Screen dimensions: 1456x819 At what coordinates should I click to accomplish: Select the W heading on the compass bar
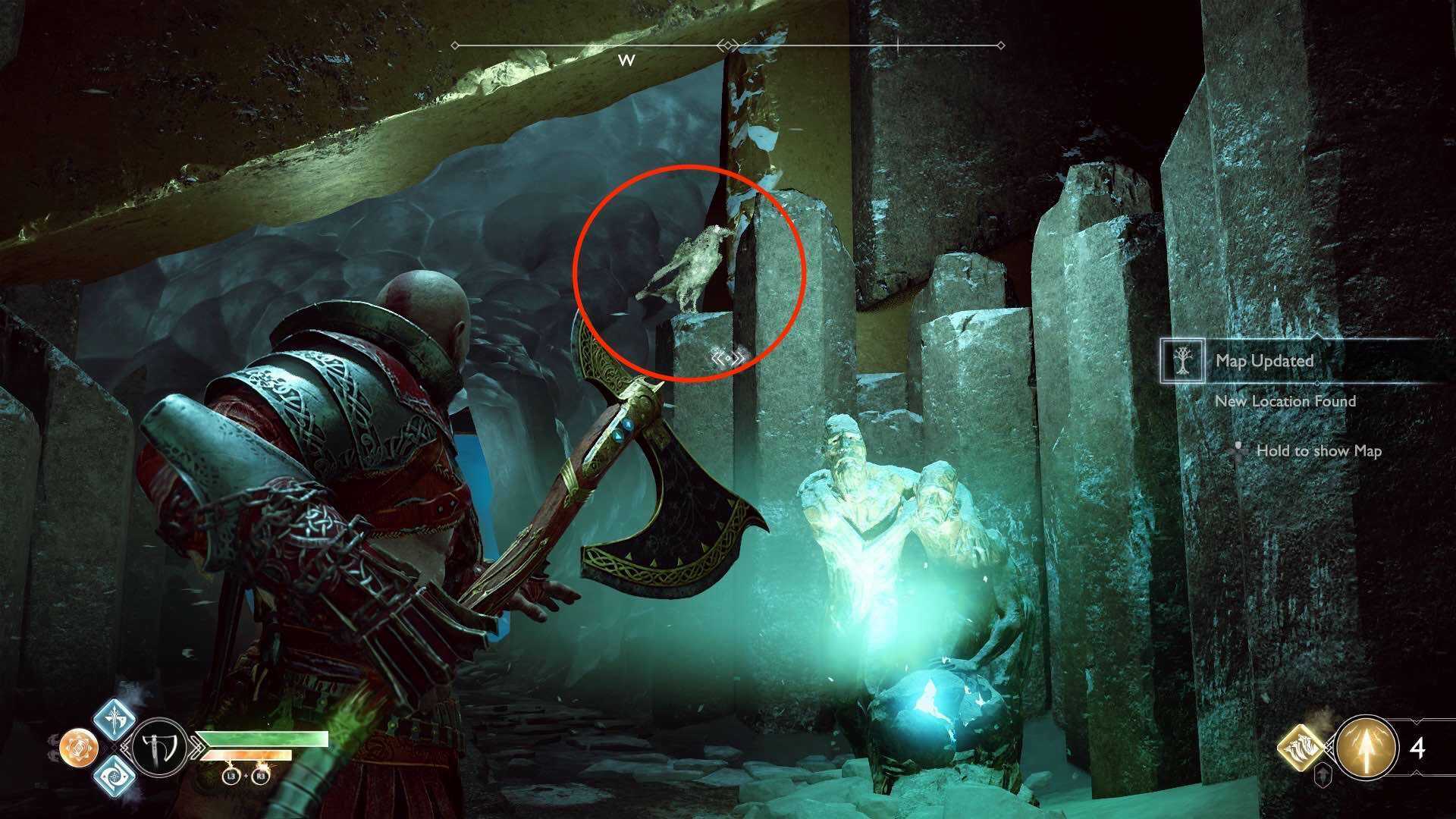click(627, 59)
